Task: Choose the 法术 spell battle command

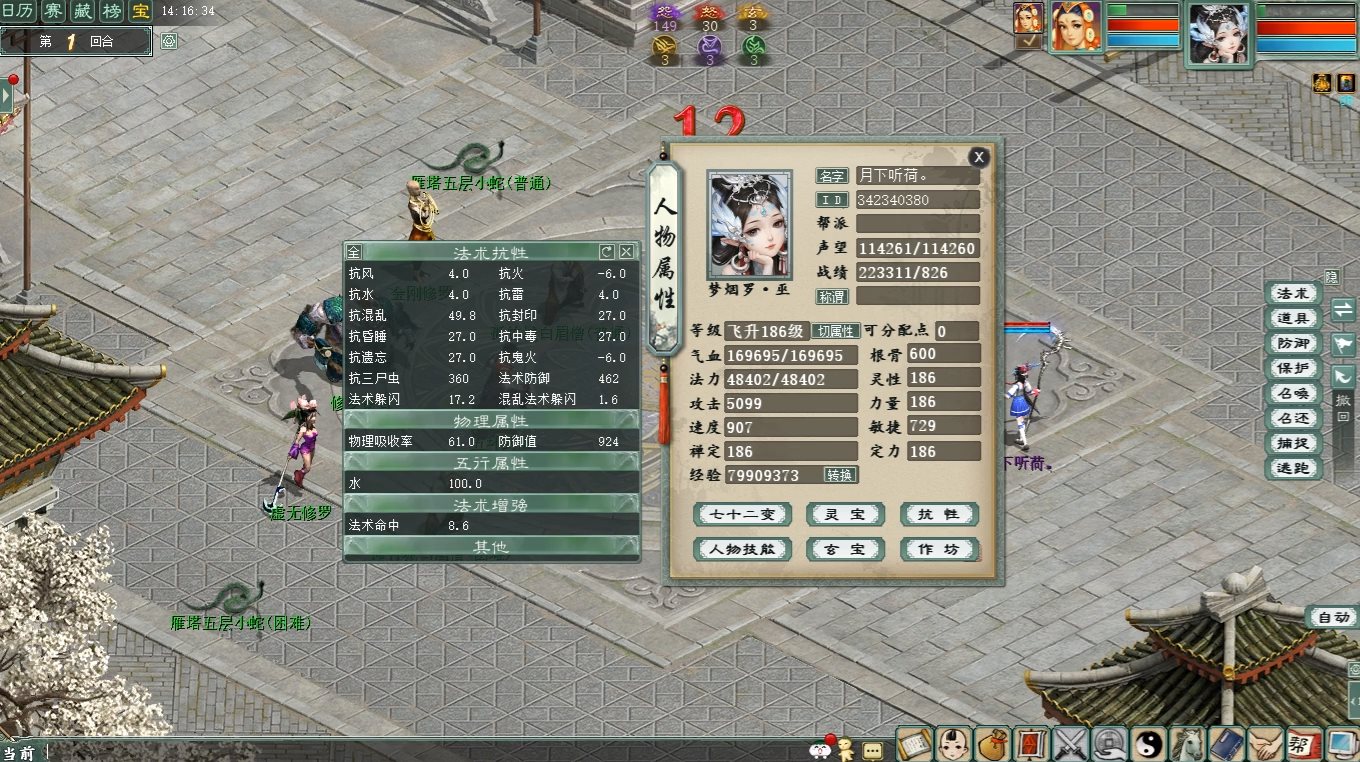Action: point(1292,293)
